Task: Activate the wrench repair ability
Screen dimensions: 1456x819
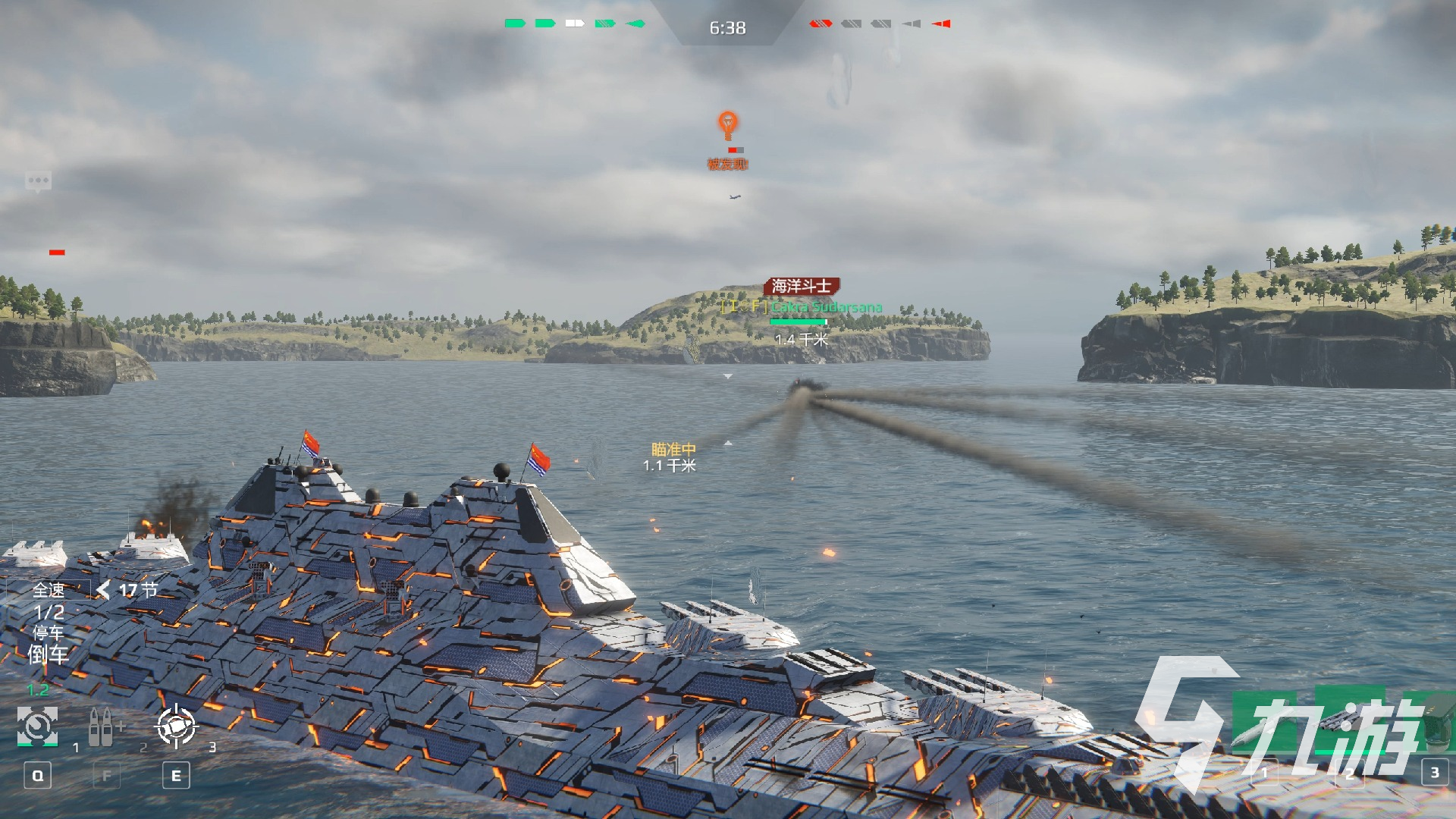Action: (x=37, y=726)
